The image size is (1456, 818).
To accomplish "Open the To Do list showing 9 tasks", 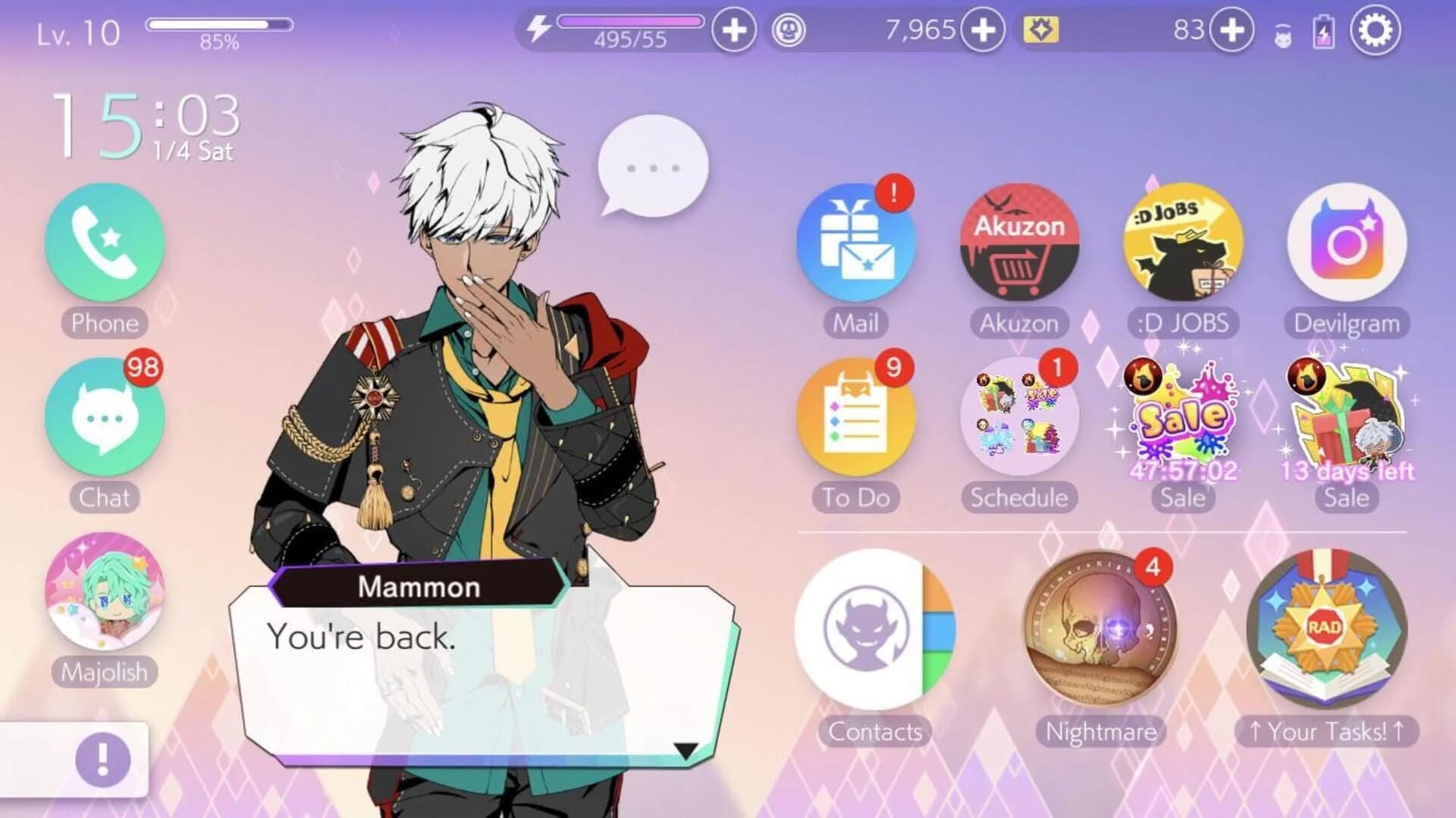I will [x=855, y=418].
